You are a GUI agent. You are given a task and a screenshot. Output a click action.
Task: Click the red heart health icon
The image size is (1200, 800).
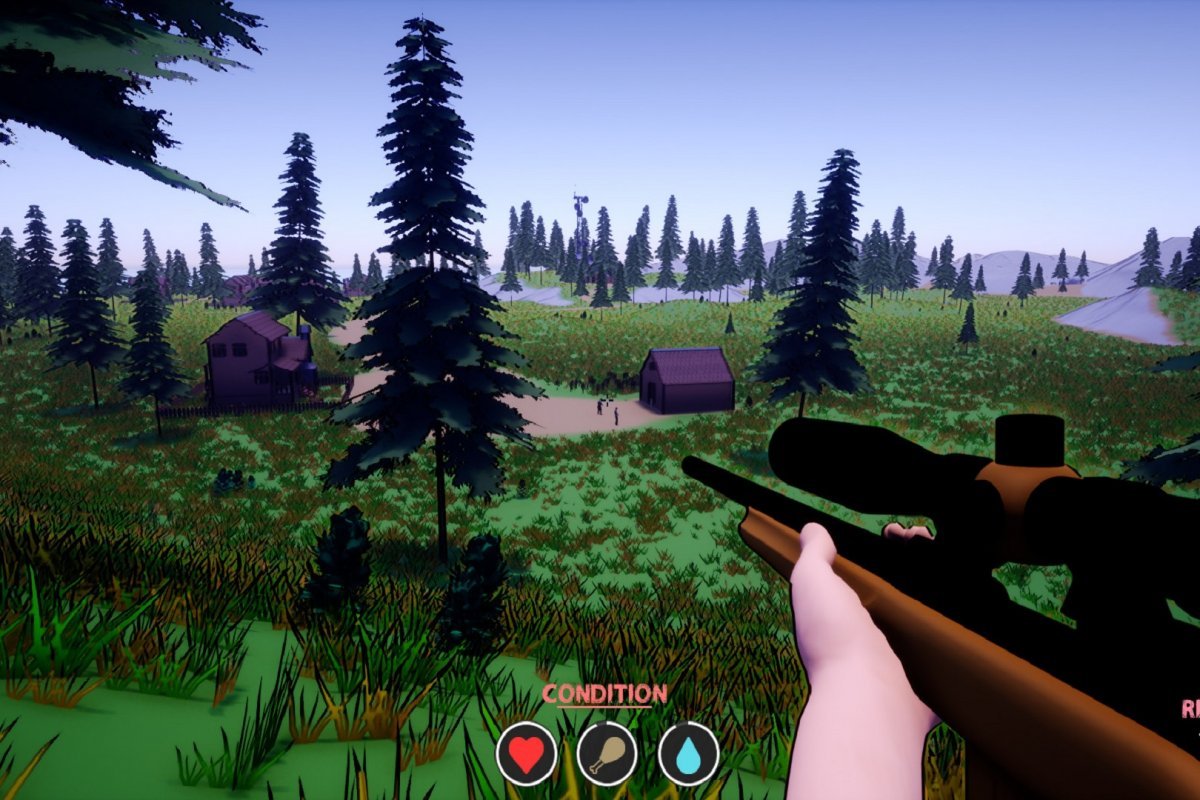(x=527, y=753)
